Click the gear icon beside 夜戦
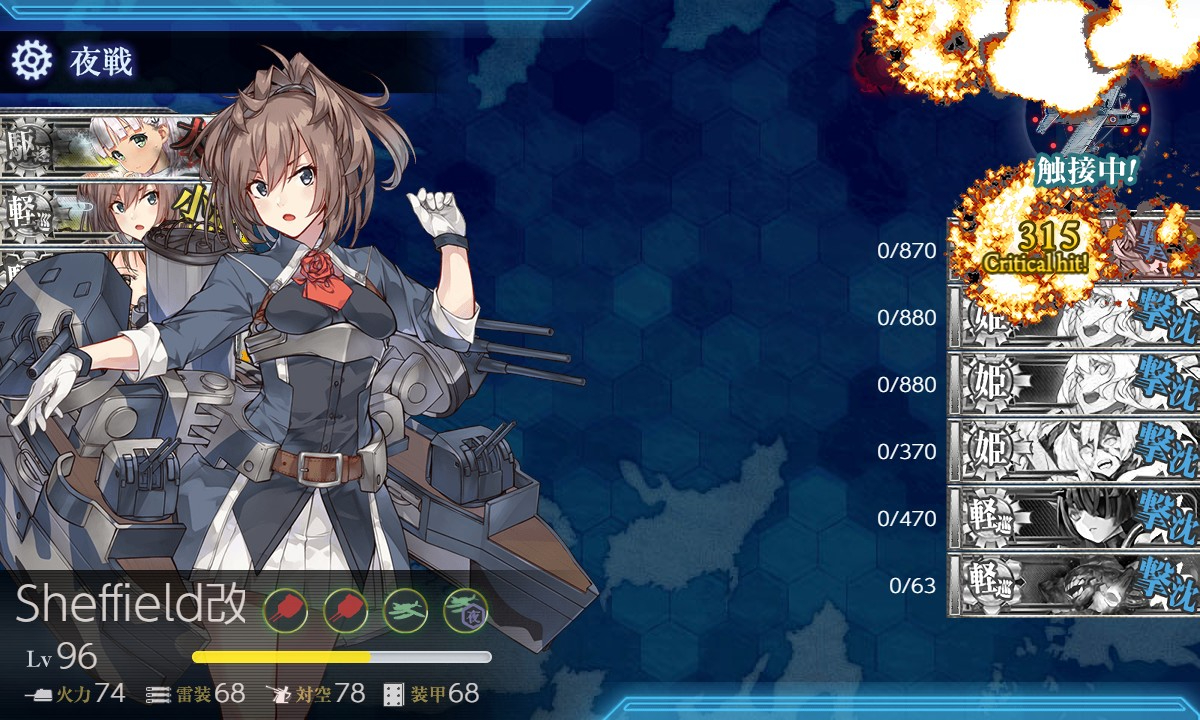The width and height of the screenshot is (1200, 720). (x=31, y=61)
